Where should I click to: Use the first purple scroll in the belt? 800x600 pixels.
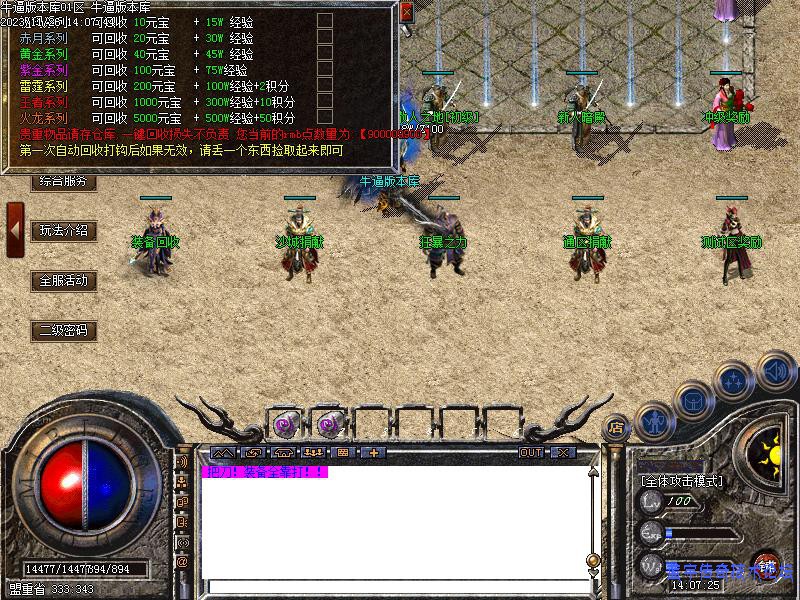[x=283, y=425]
